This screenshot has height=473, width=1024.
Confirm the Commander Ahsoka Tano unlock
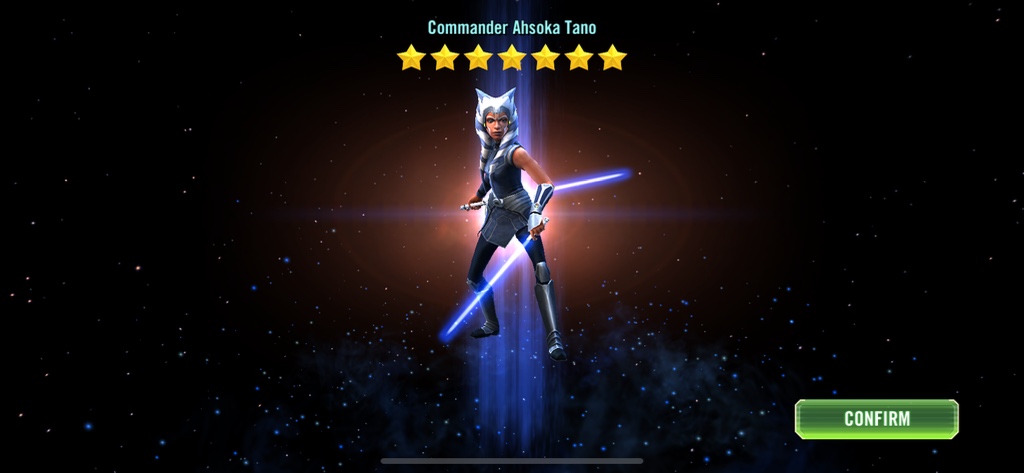tap(876, 419)
